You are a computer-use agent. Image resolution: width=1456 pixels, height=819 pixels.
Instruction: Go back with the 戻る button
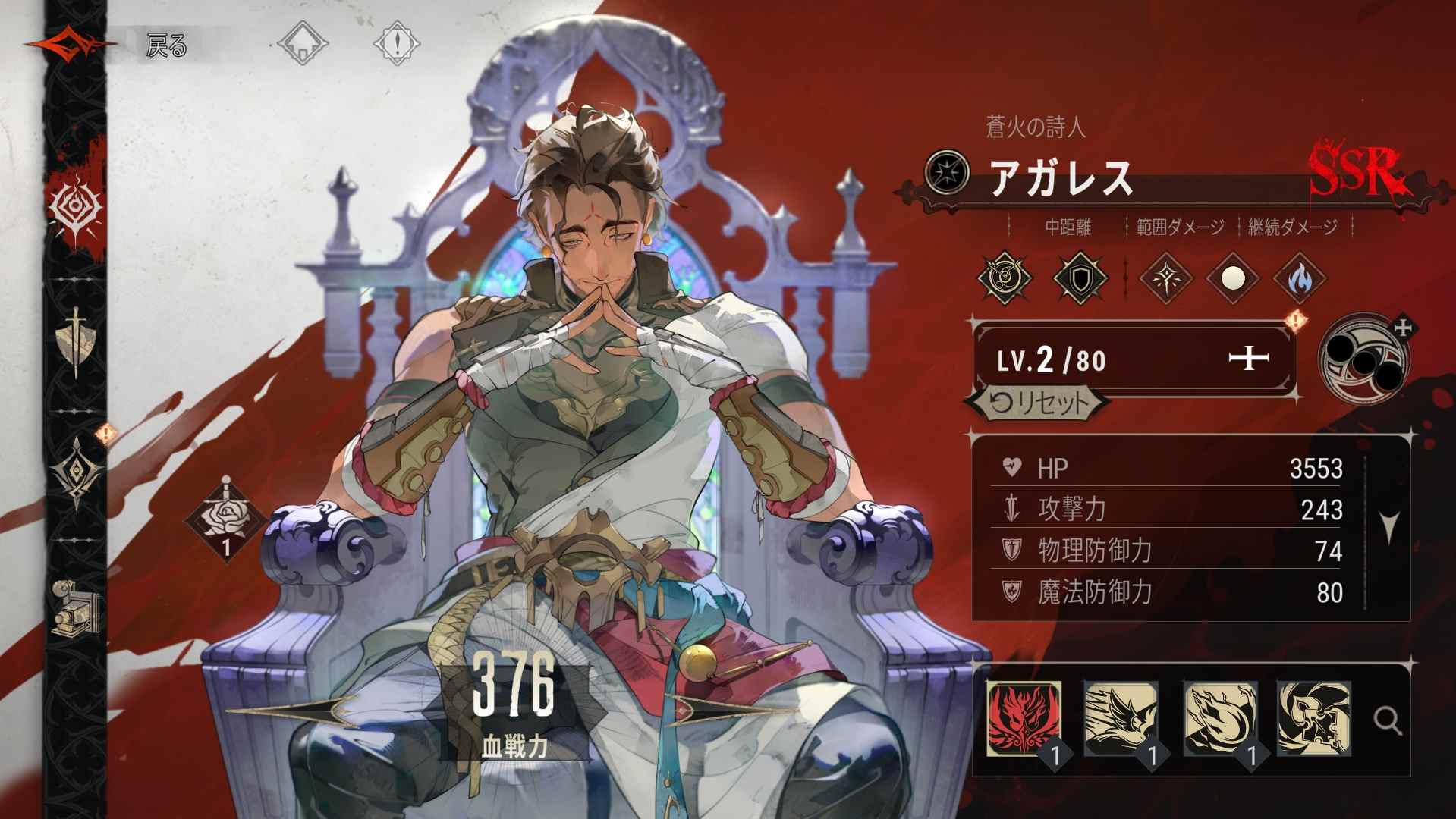[165, 47]
